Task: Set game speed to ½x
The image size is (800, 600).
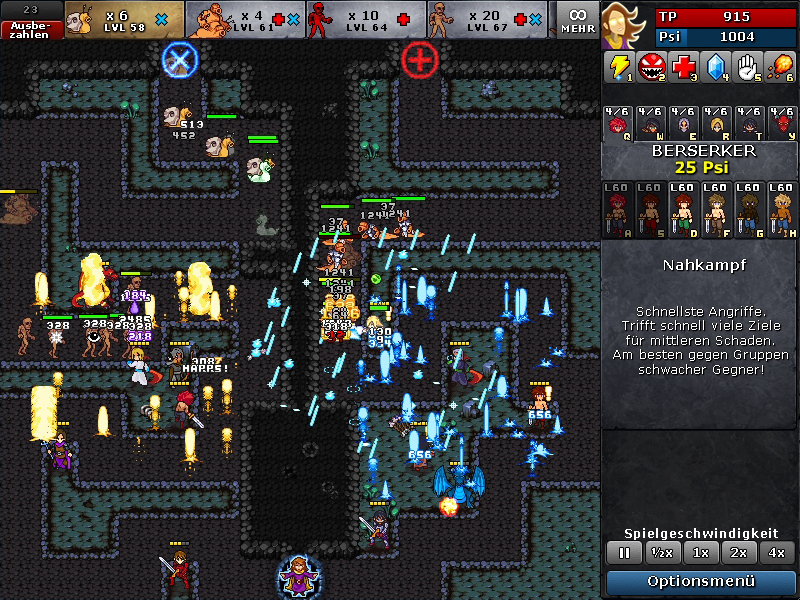Action: pyautogui.click(x=660, y=552)
